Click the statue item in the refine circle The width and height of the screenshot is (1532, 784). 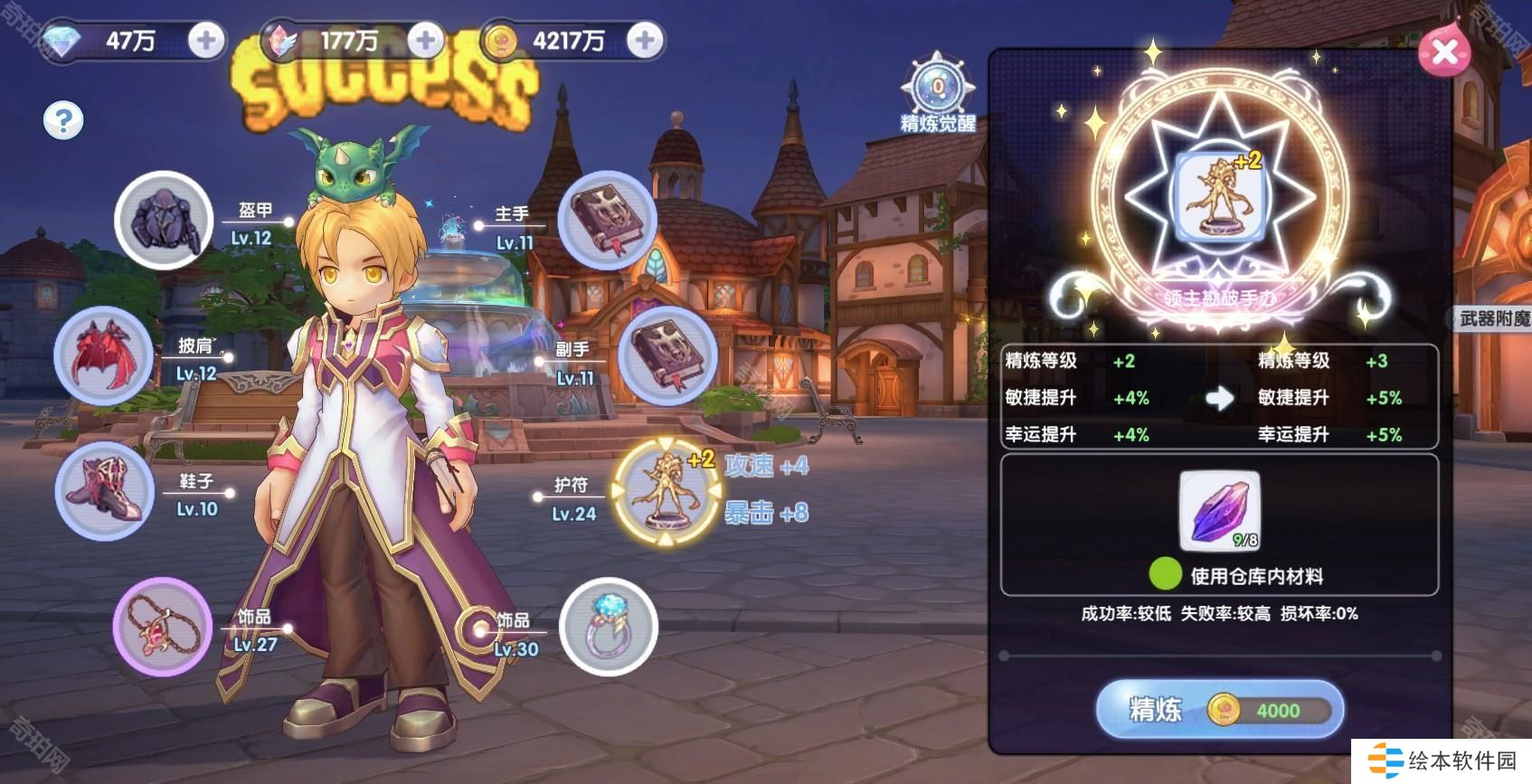tap(1218, 195)
